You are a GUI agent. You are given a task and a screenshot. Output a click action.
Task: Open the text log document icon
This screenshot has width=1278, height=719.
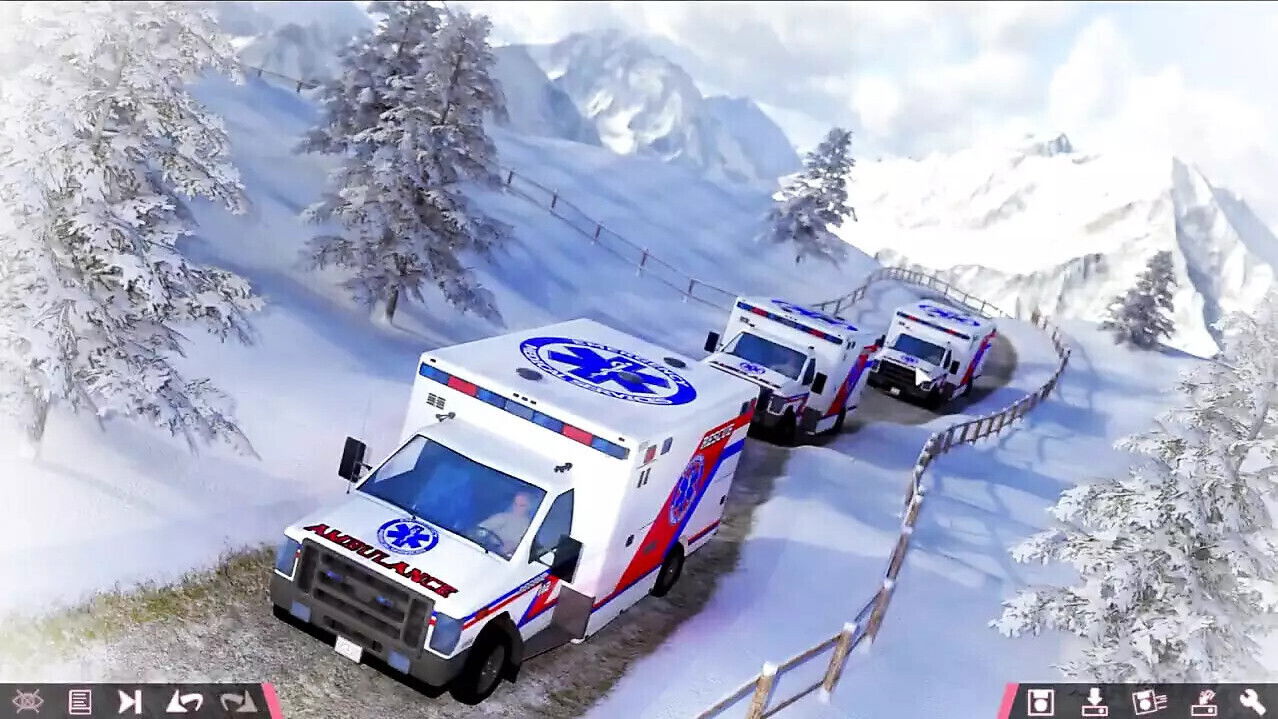pyautogui.click(x=79, y=702)
